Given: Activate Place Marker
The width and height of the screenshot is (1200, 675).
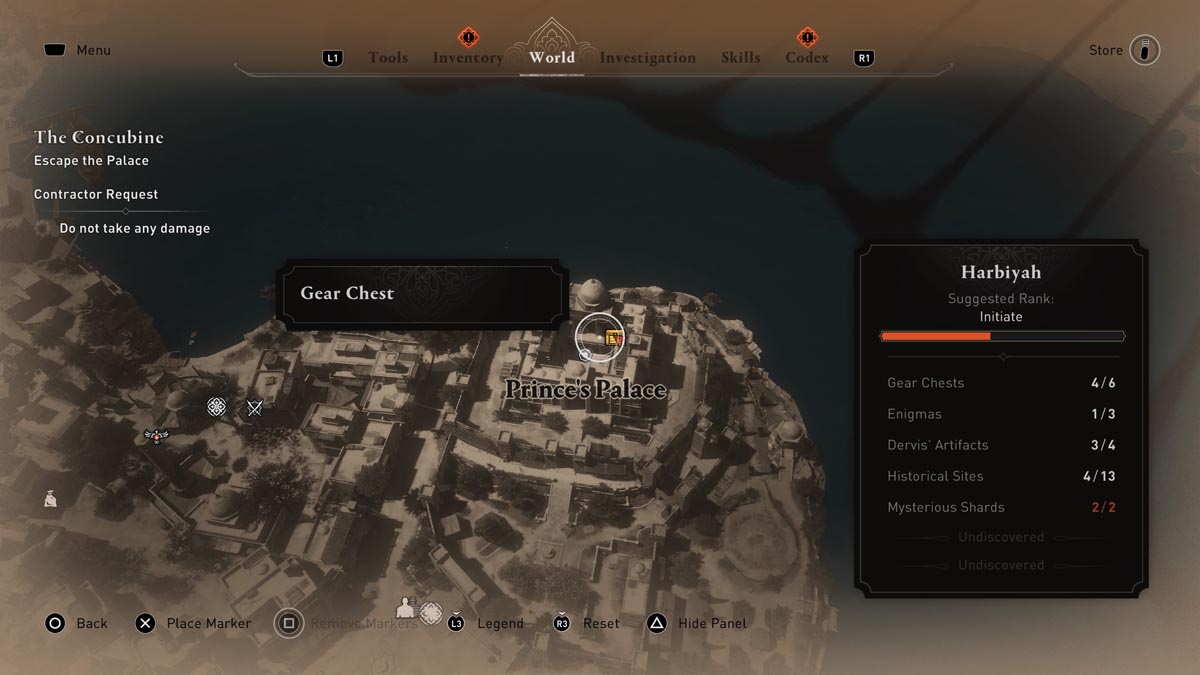Looking at the screenshot, I should (208, 623).
